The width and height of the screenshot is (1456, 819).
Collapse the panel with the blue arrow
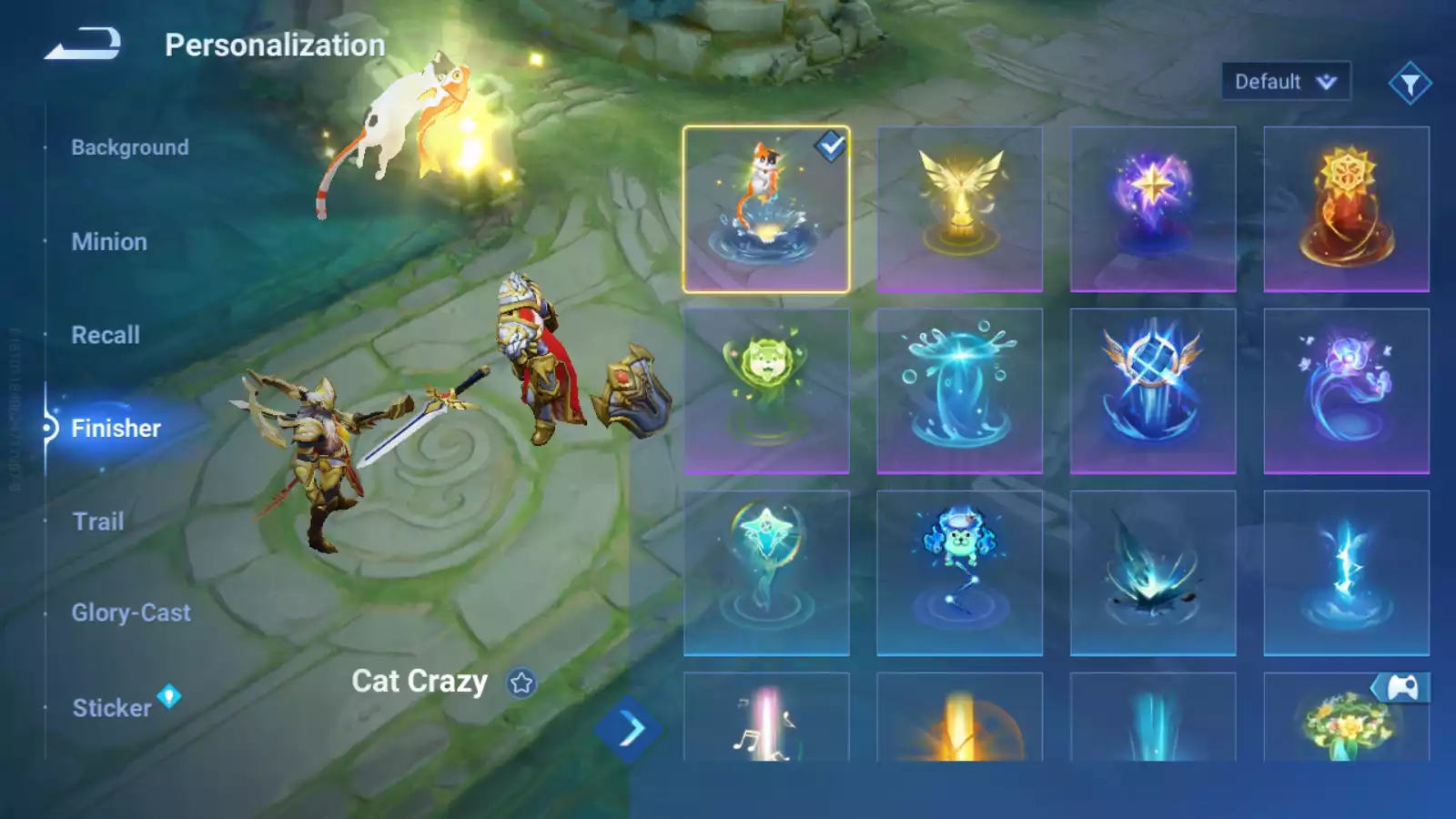629,729
